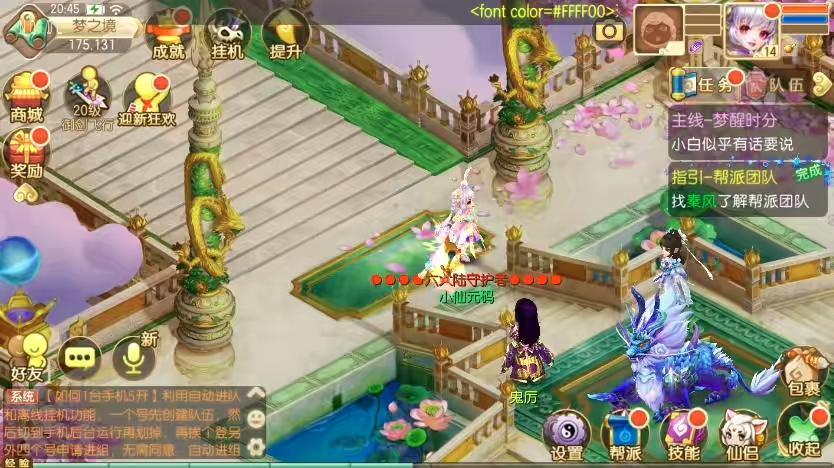This screenshot has height=468, width=834.
Task: Open the chat speech-bubble button
Action: tap(79, 354)
